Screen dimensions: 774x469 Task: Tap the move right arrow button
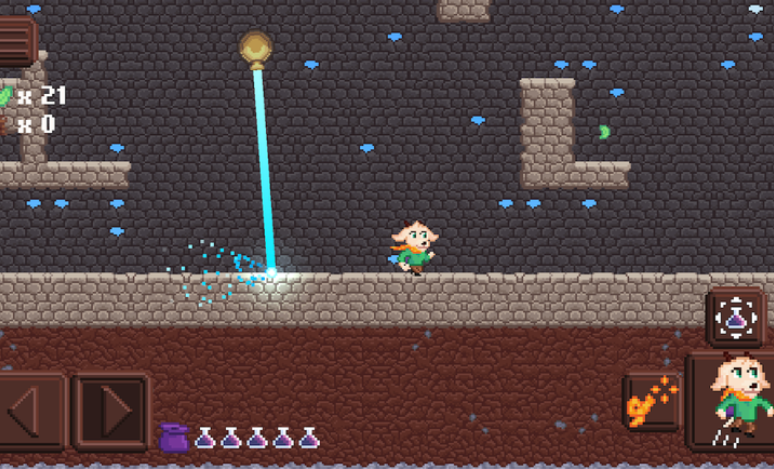point(111,410)
